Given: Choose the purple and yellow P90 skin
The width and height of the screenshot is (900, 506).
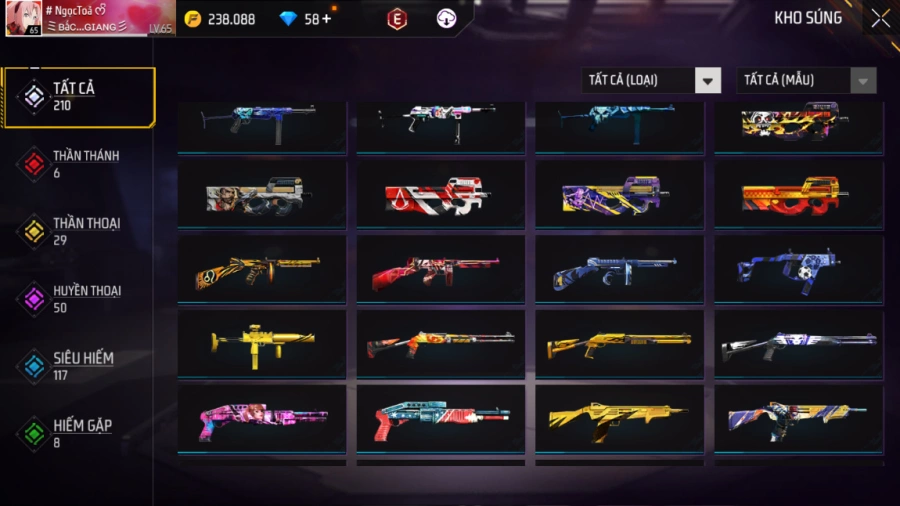Looking at the screenshot, I should (619, 195).
